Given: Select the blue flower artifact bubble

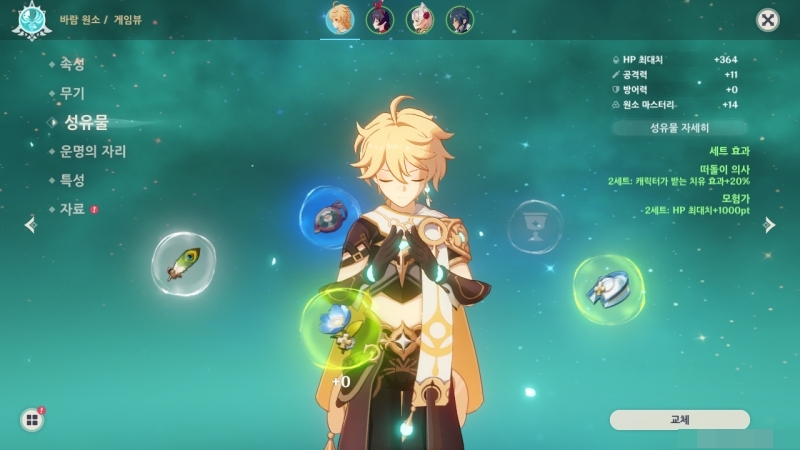Looking at the screenshot, I should pyautogui.click(x=336, y=326).
